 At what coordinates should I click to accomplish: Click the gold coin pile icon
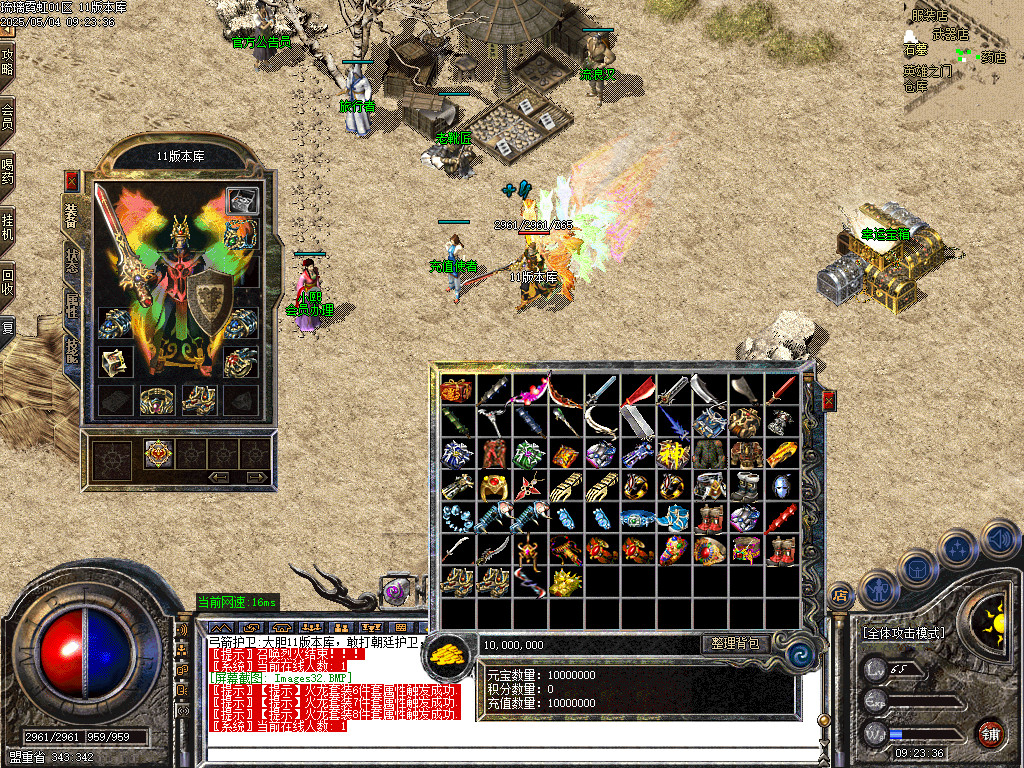pos(450,652)
